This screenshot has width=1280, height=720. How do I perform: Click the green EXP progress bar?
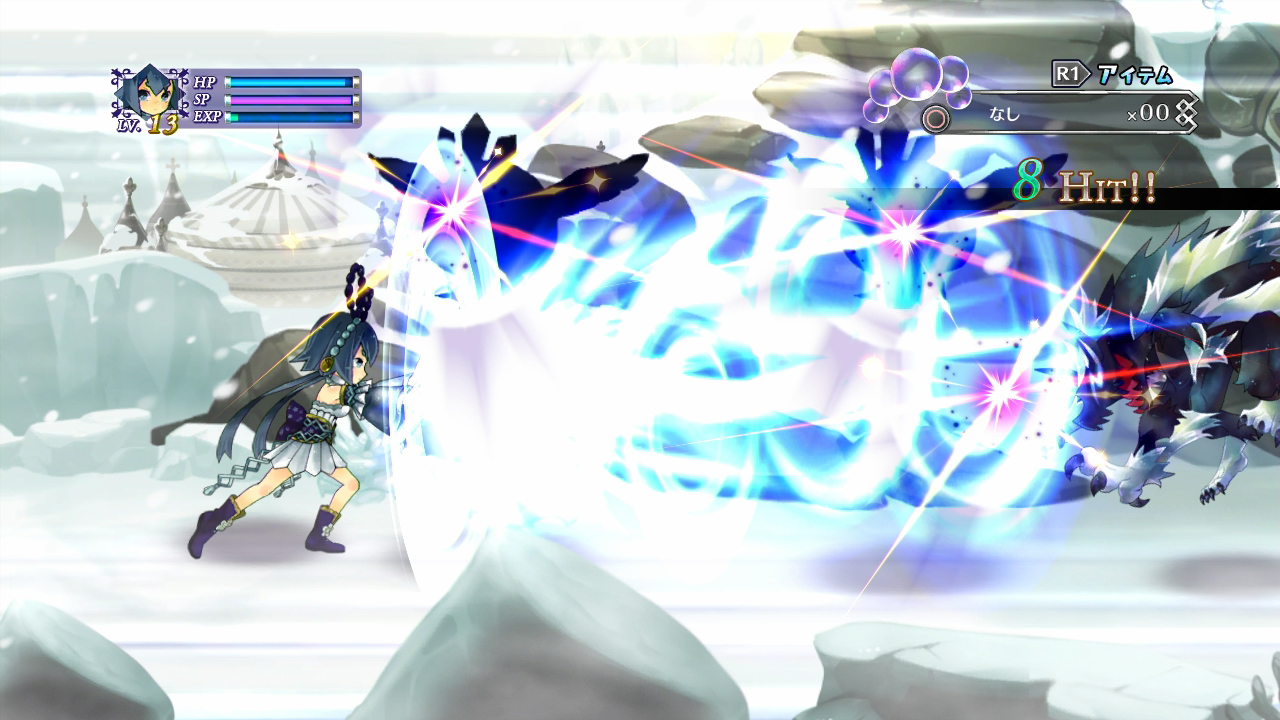point(234,116)
